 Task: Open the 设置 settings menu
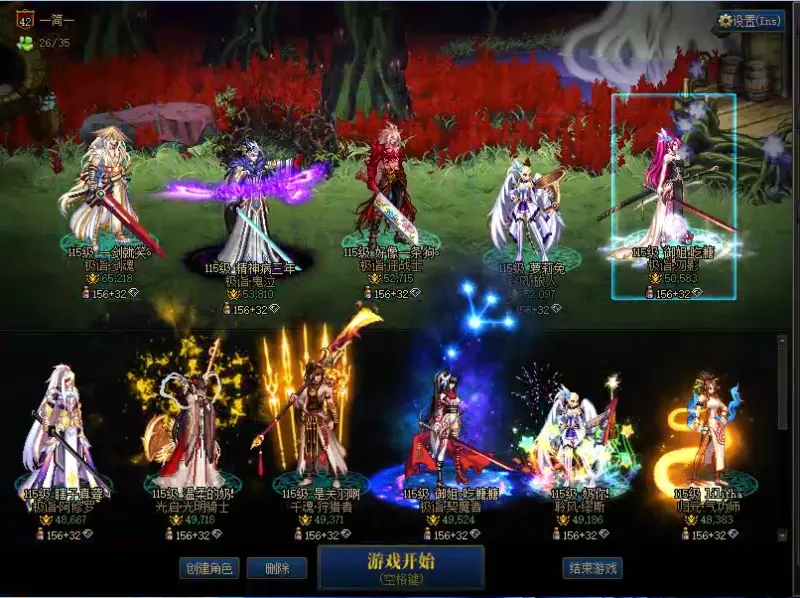[x=751, y=20]
